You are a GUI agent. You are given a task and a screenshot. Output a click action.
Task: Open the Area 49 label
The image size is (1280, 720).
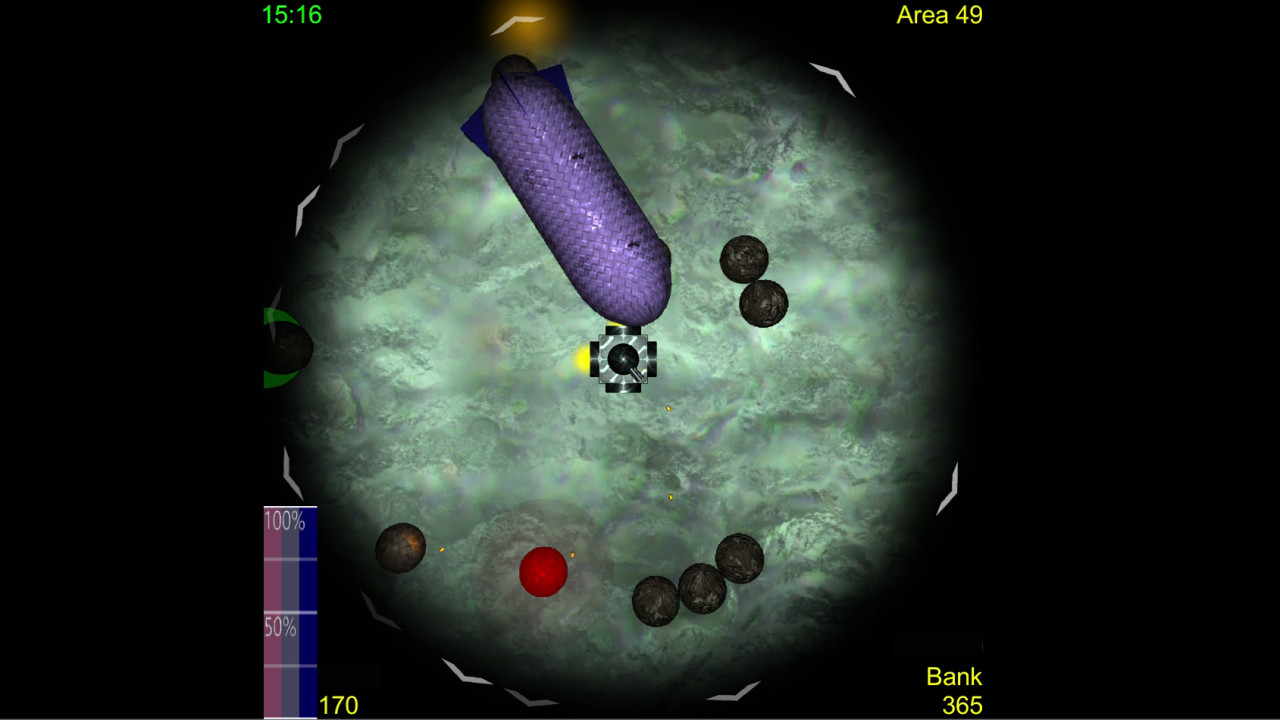(x=938, y=15)
